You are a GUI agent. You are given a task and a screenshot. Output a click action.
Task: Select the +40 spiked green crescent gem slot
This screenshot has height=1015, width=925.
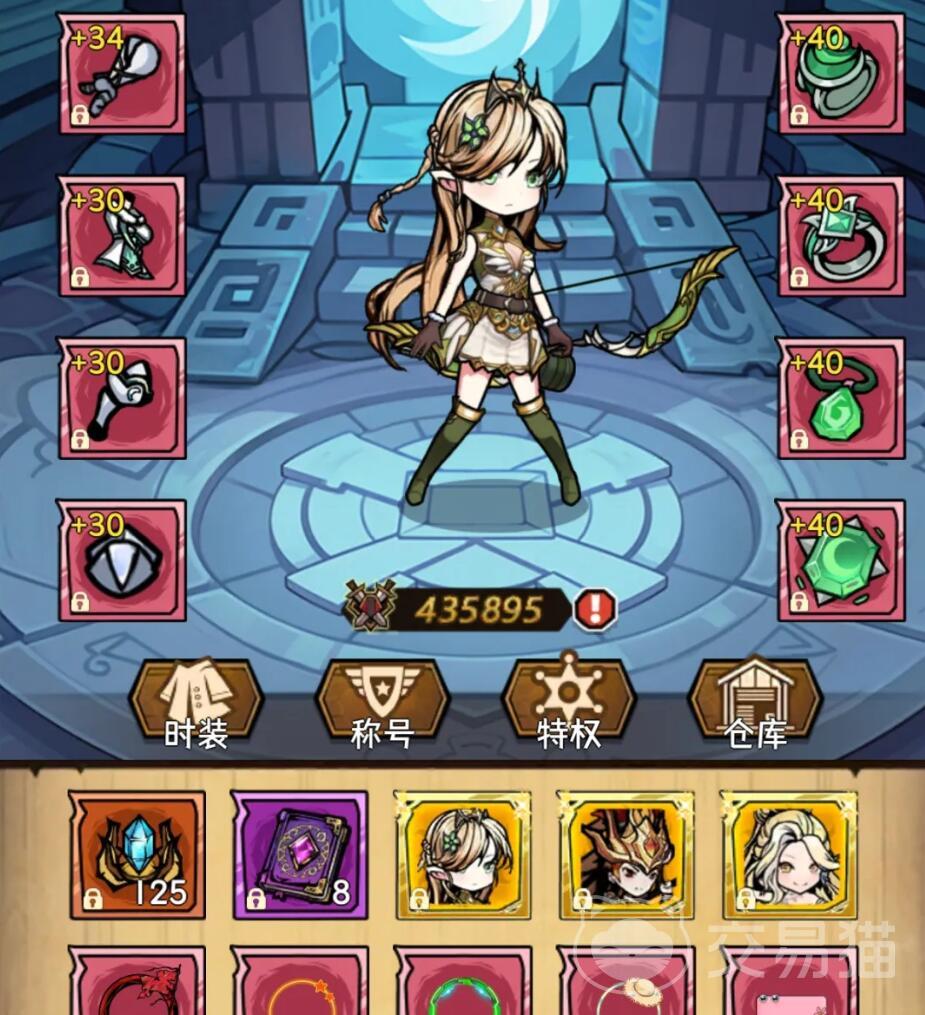click(x=840, y=560)
